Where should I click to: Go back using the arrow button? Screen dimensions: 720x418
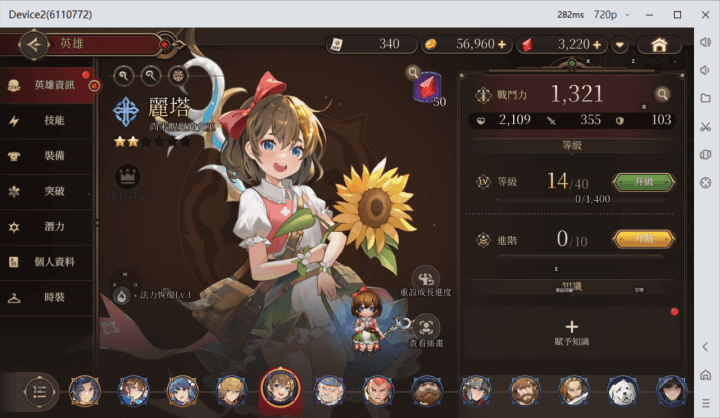click(35, 44)
